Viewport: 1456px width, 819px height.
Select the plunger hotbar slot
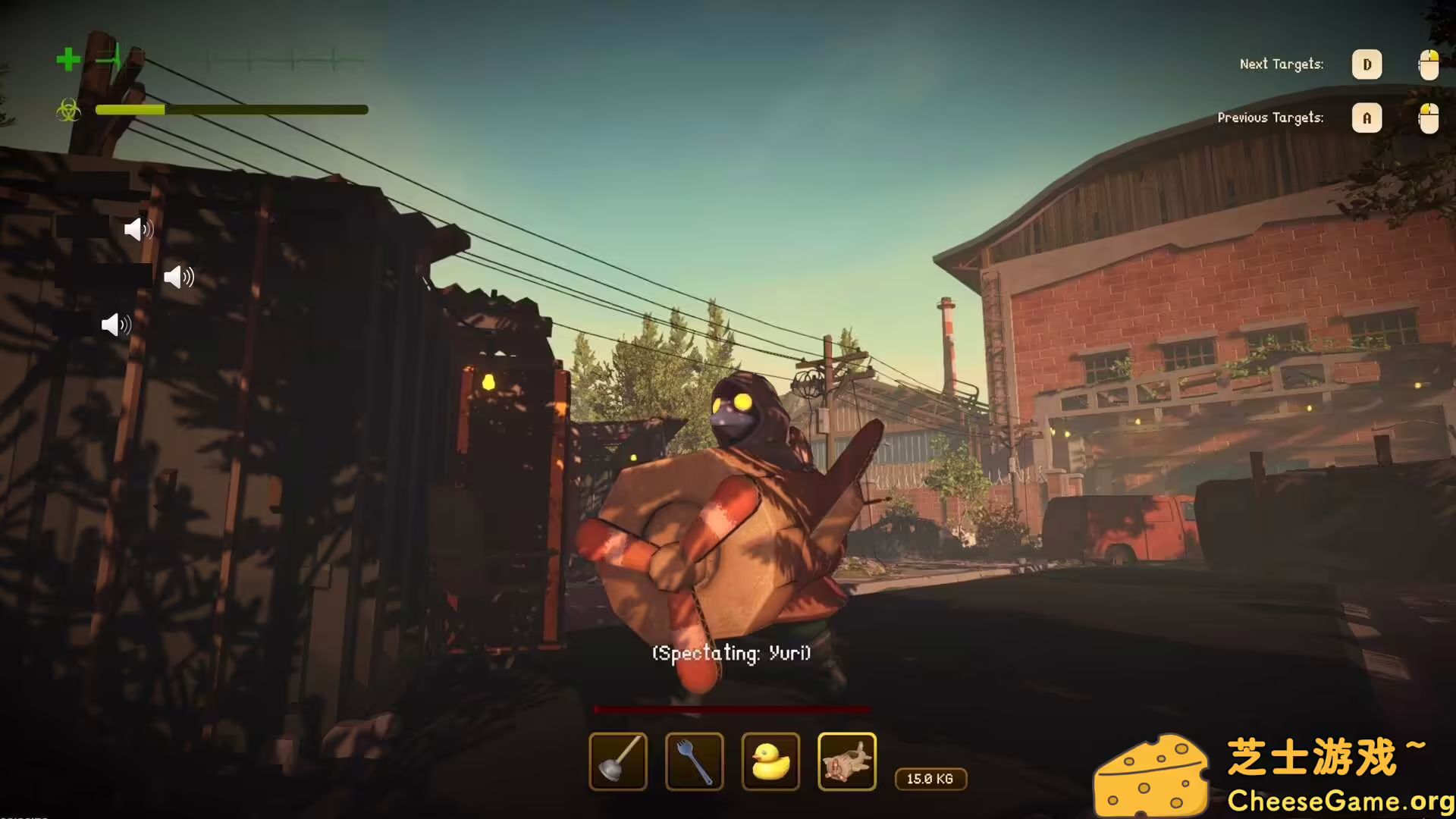(x=618, y=761)
